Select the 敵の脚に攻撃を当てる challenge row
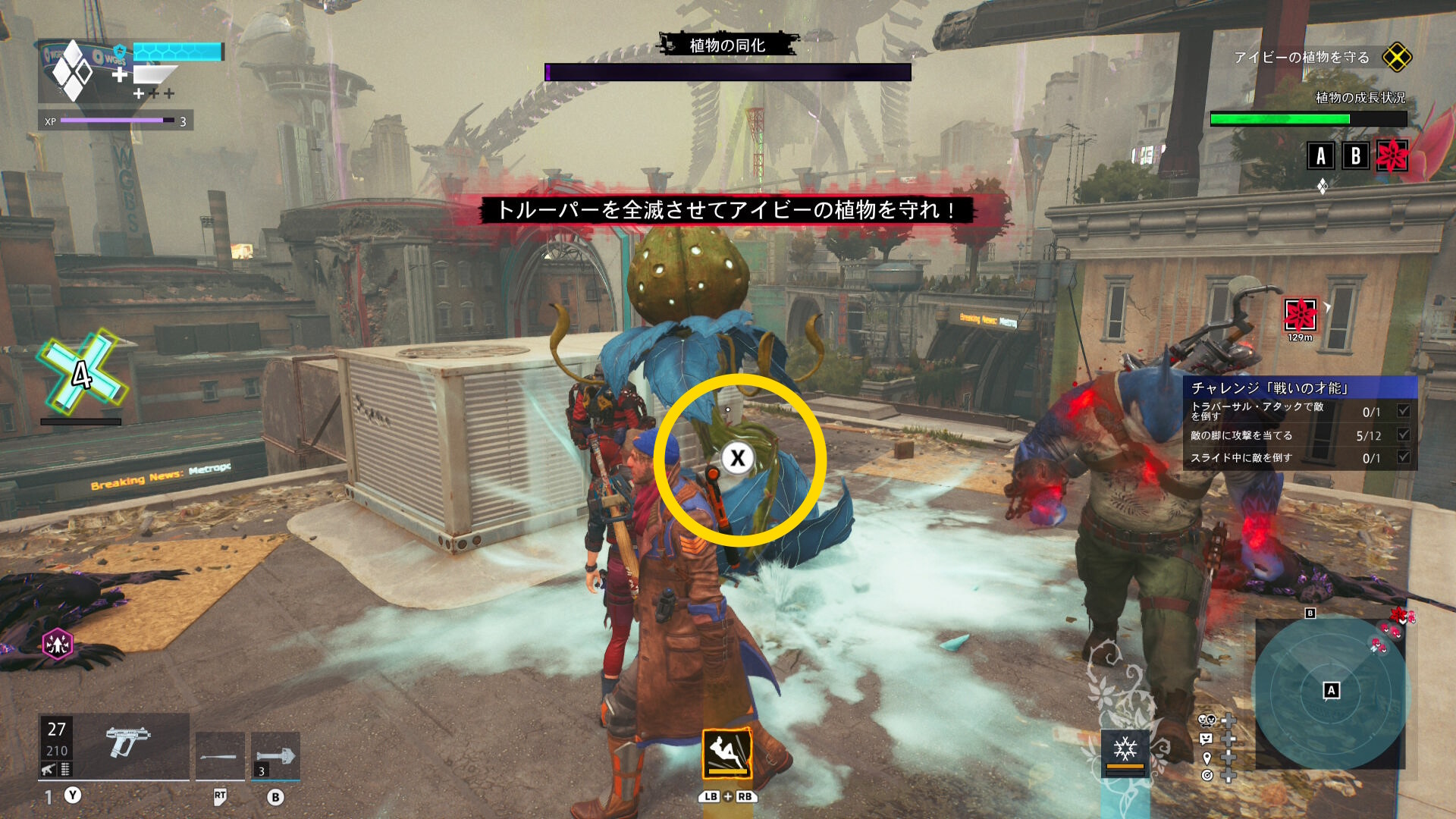 [1299, 435]
